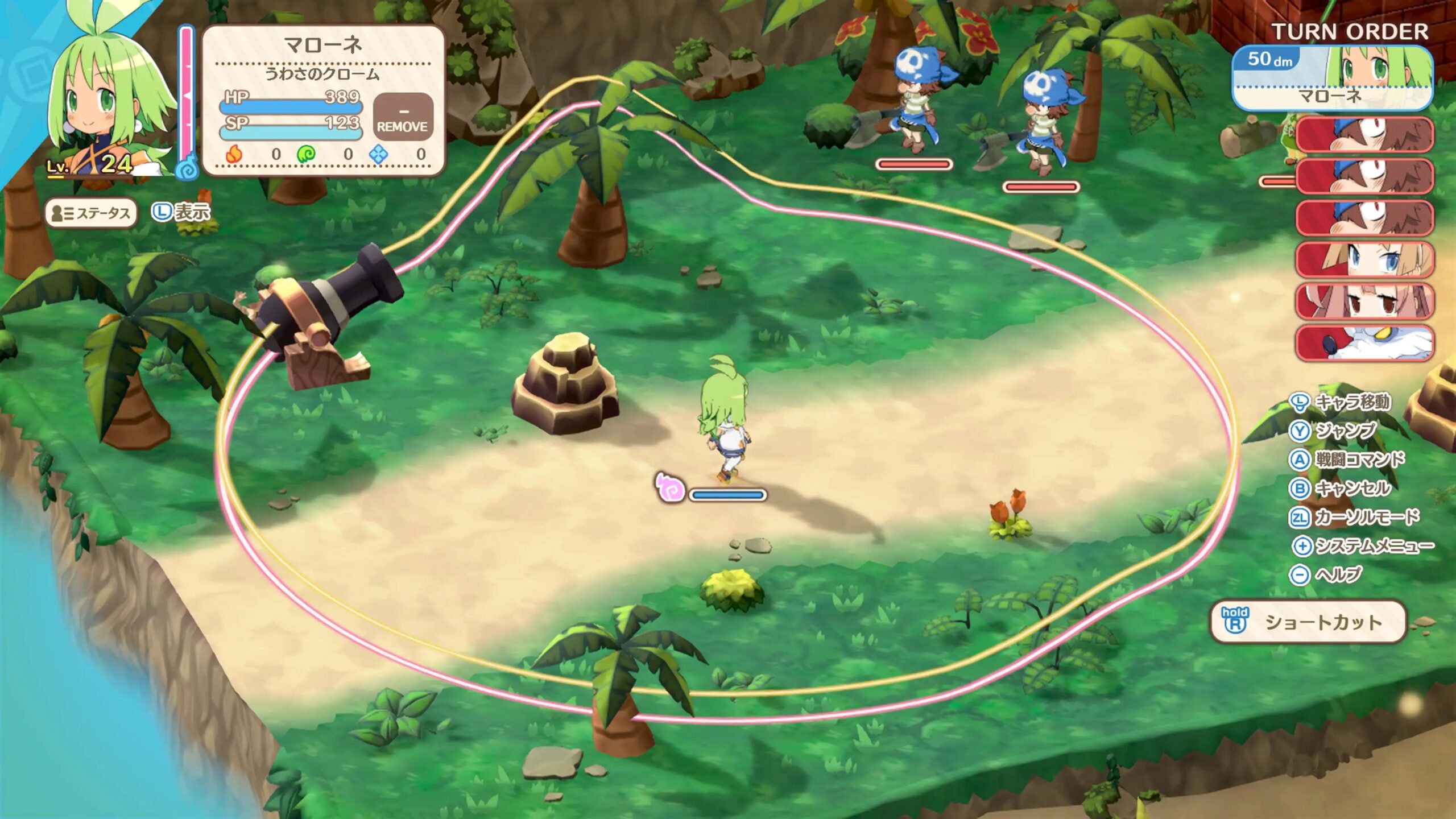Open the ステータス status panel
Viewport: 1456px width, 819px height.
coord(91,213)
